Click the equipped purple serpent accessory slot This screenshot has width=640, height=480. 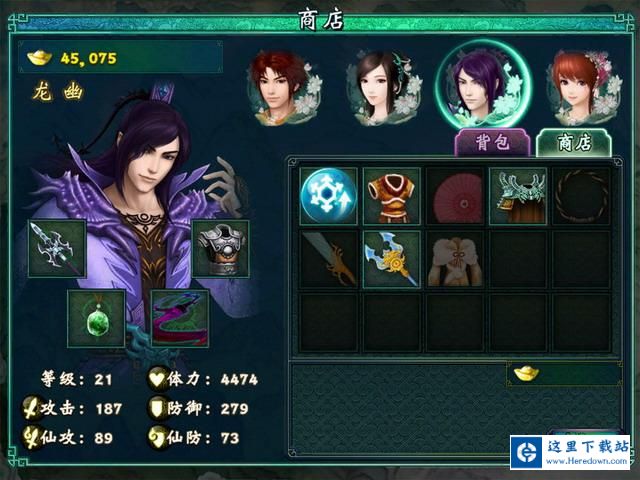[x=179, y=318]
